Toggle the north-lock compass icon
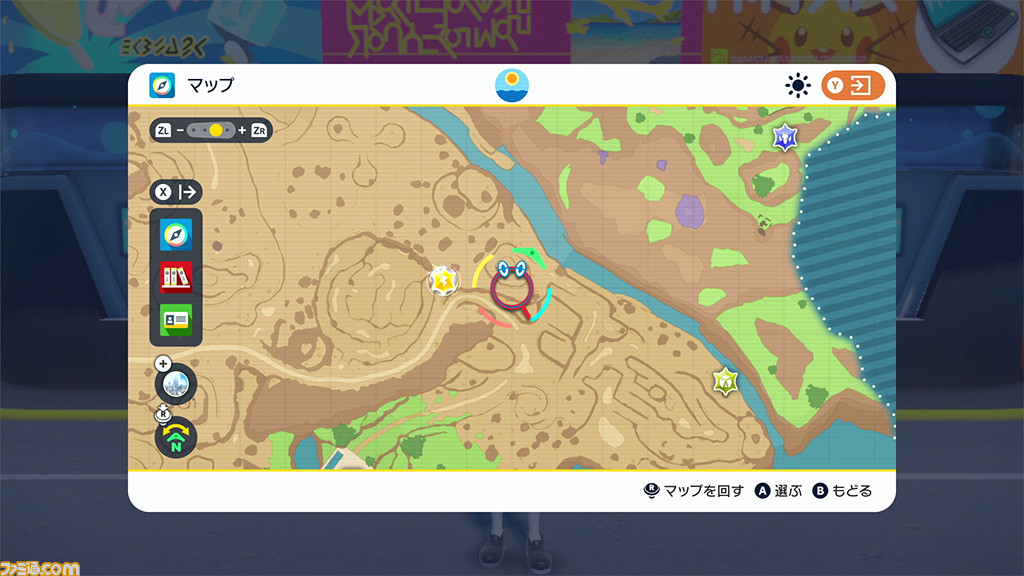This screenshot has height=576, width=1024. pos(176,436)
